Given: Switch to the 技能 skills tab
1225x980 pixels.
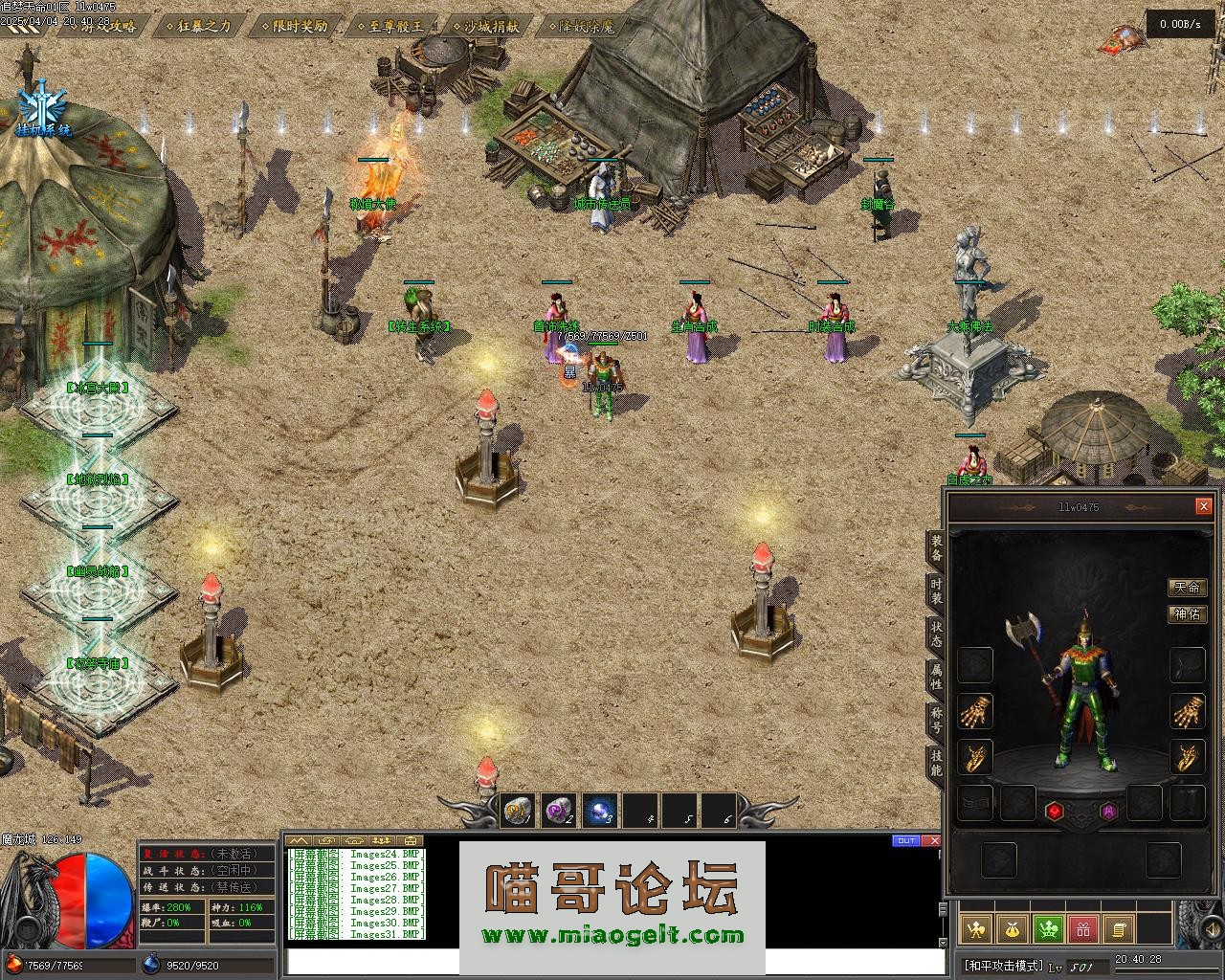Looking at the screenshot, I should click(935, 763).
